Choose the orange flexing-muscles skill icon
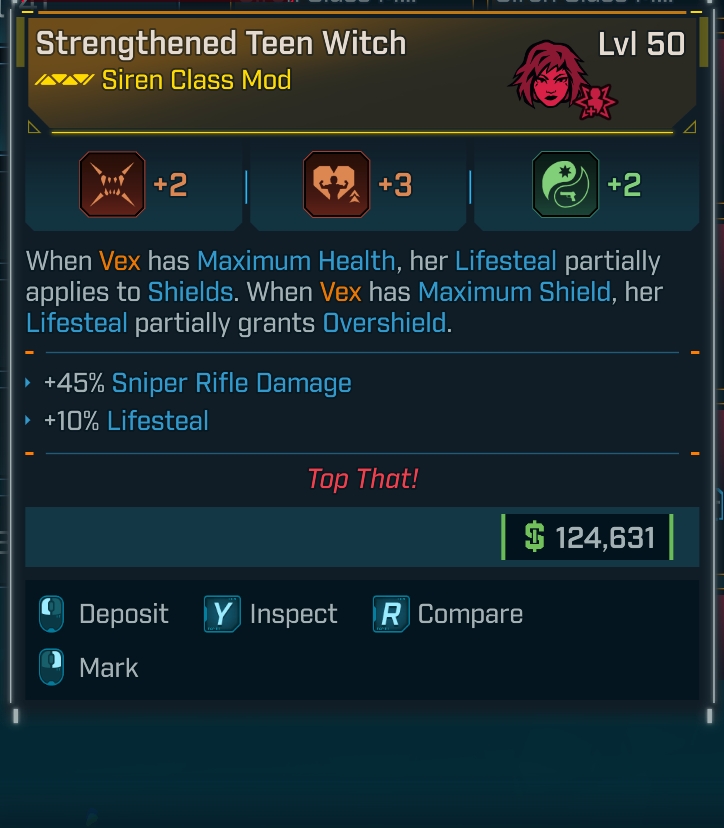724x828 pixels. click(336, 185)
